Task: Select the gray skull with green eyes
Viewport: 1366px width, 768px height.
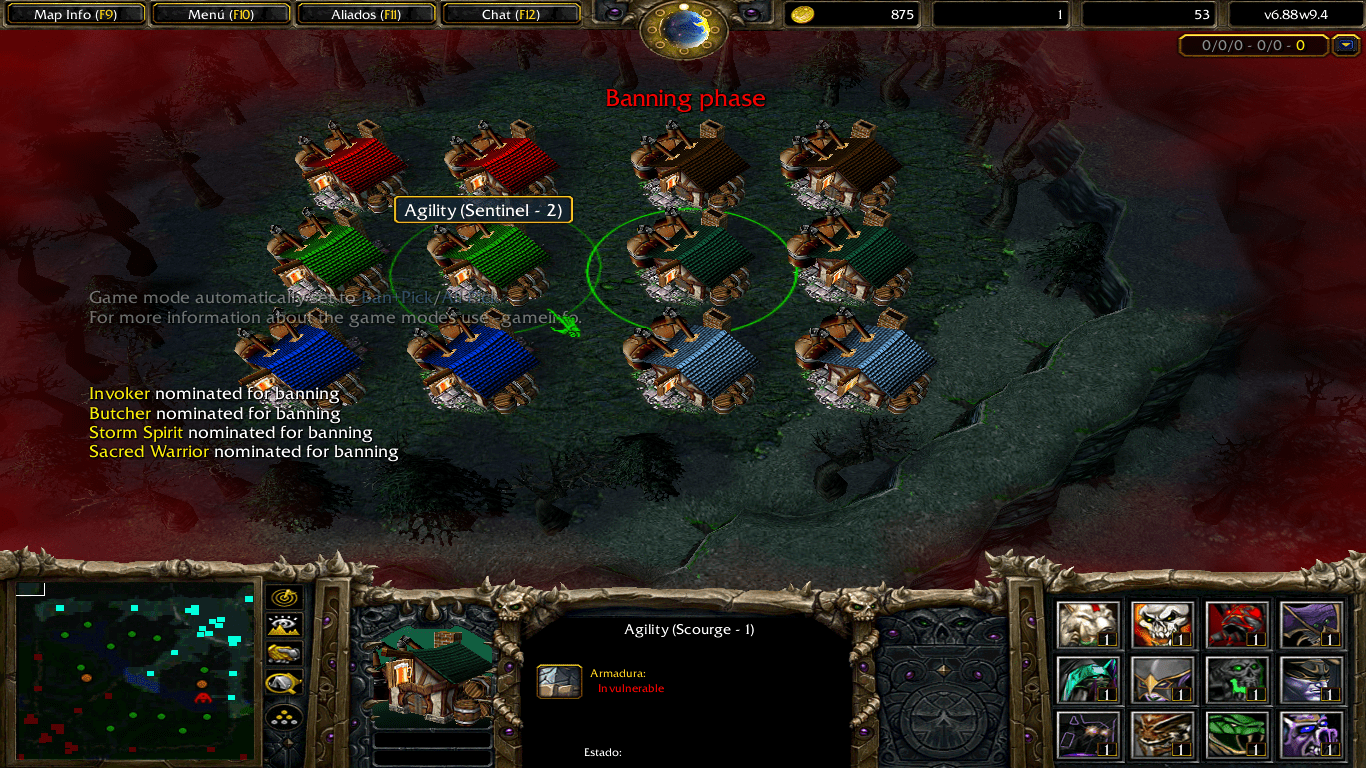Action: pyautogui.click(x=1237, y=680)
